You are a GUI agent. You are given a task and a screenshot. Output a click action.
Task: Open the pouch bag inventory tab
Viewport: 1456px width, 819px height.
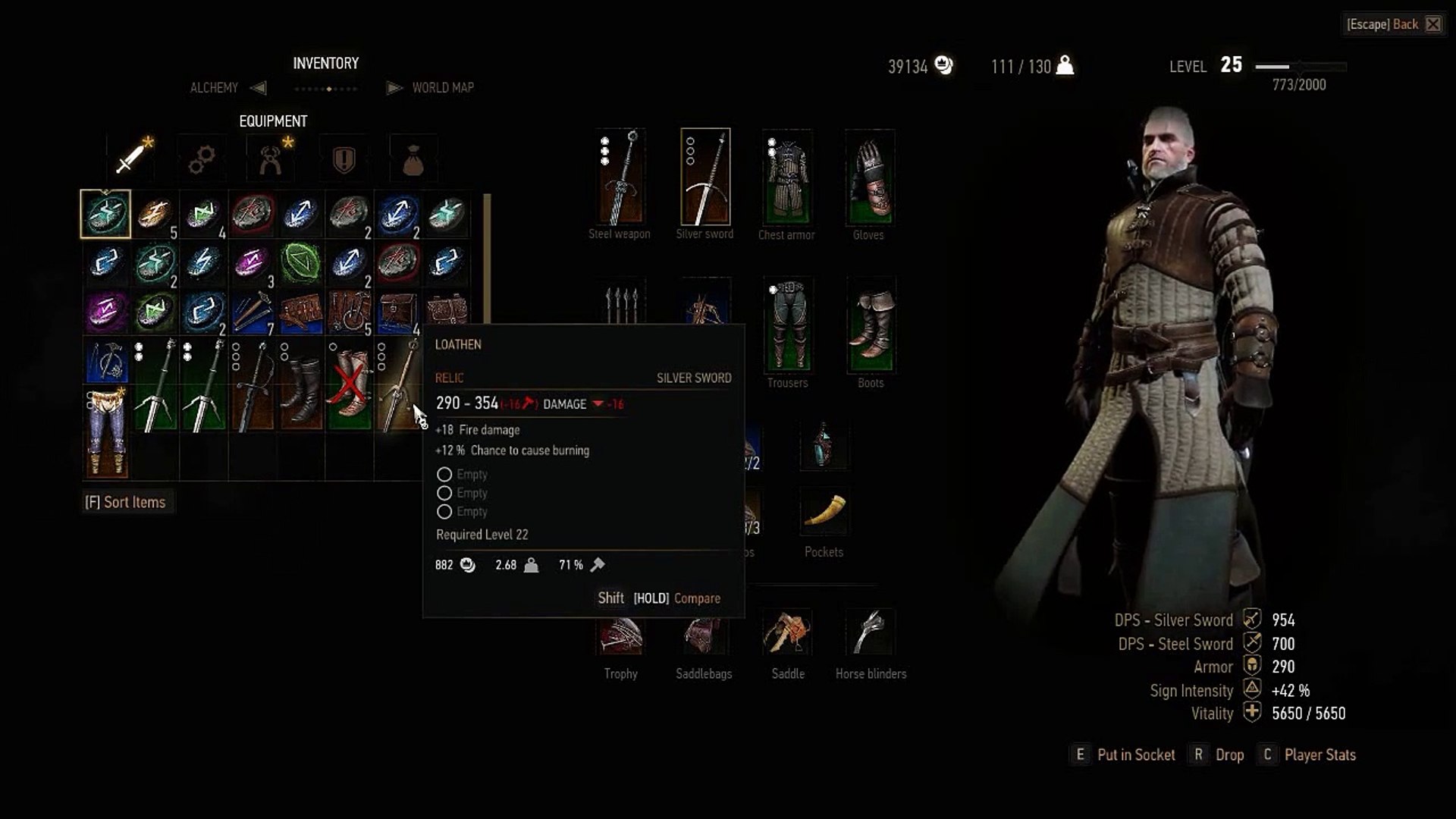coord(413,159)
